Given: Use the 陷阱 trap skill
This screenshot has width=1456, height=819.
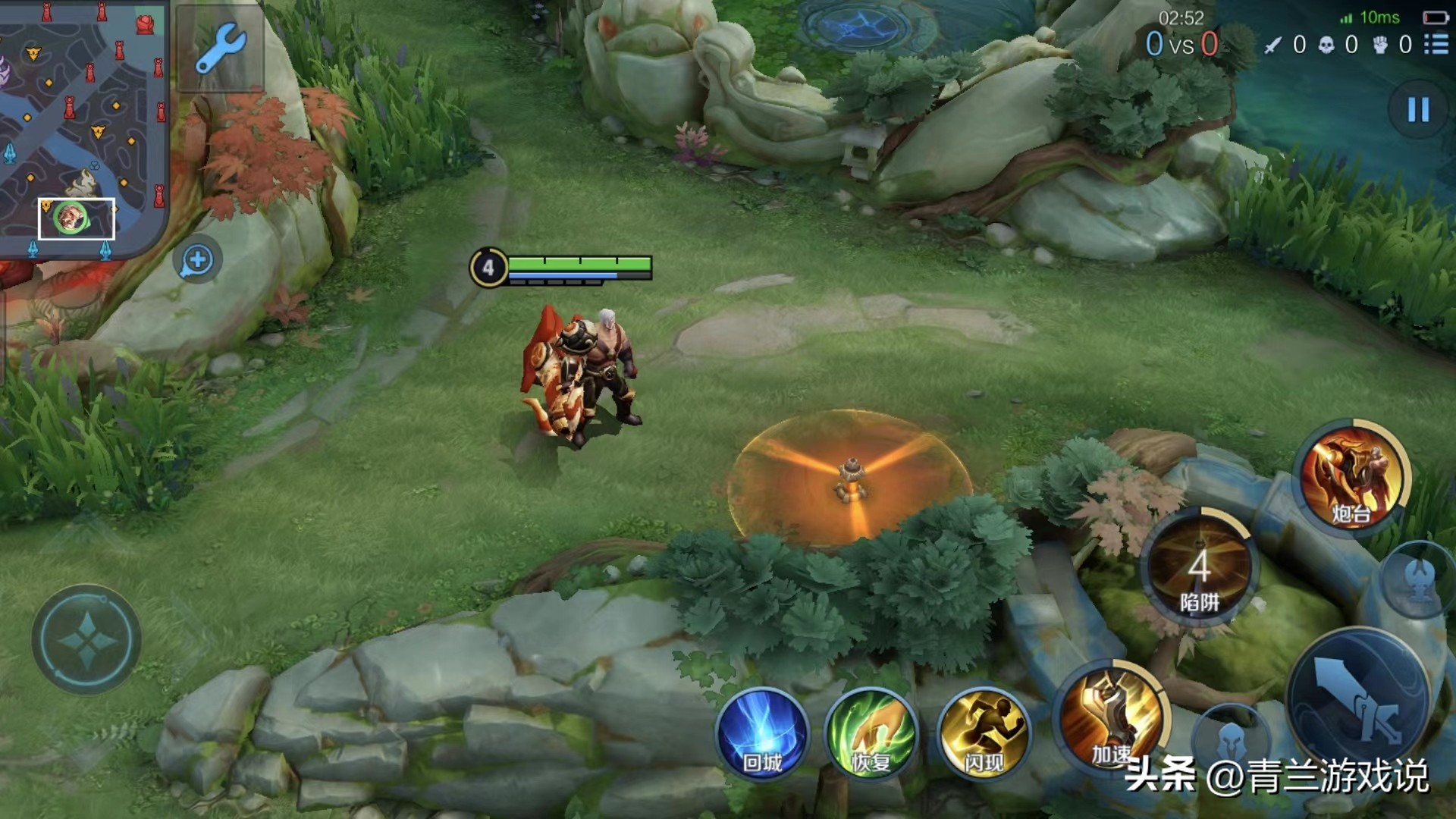Looking at the screenshot, I should pyautogui.click(x=1199, y=567).
